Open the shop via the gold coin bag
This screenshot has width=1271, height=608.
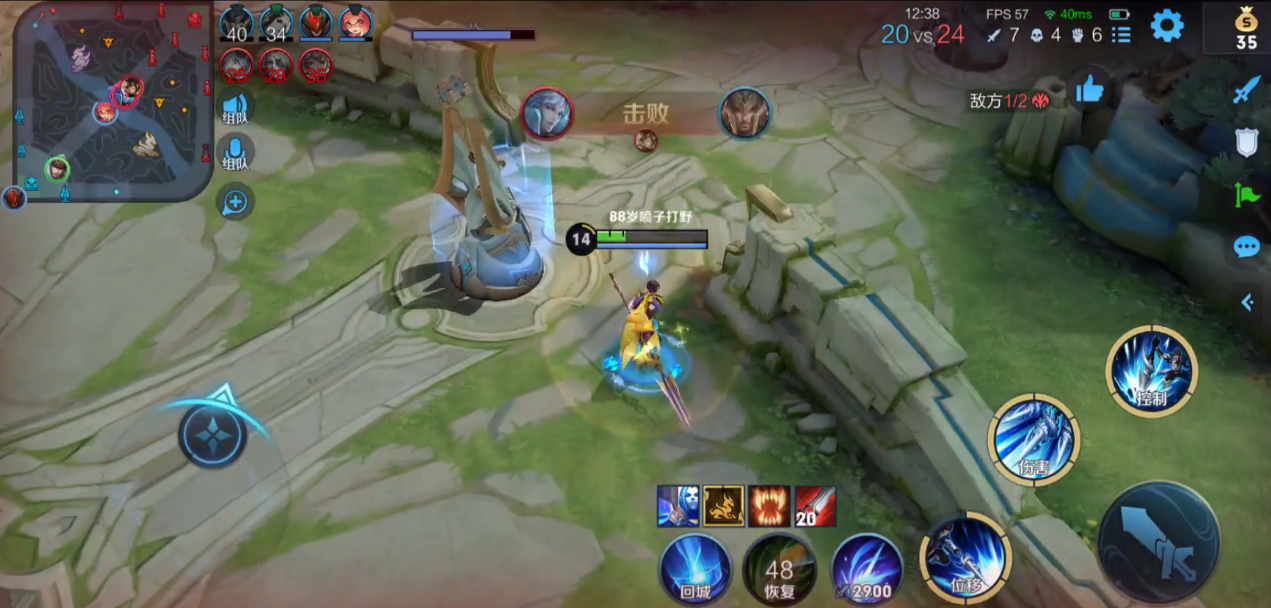(x=1246, y=28)
